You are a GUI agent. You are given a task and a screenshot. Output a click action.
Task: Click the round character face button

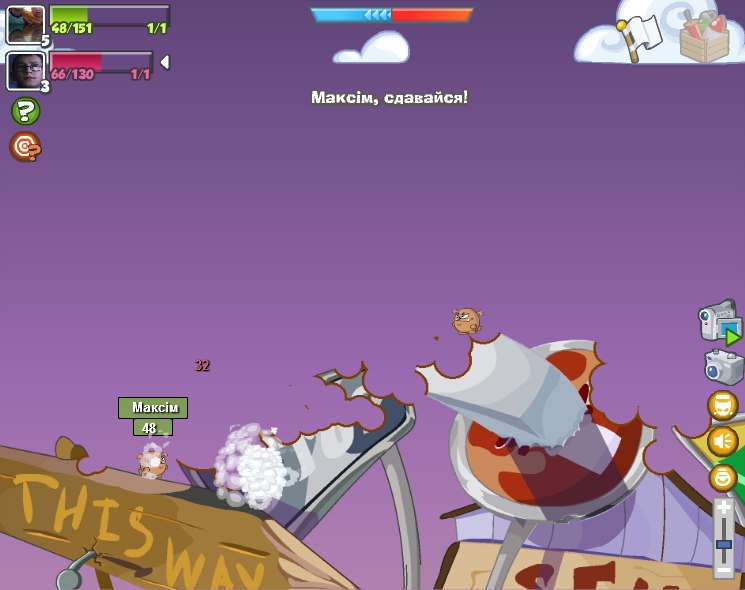click(722, 405)
